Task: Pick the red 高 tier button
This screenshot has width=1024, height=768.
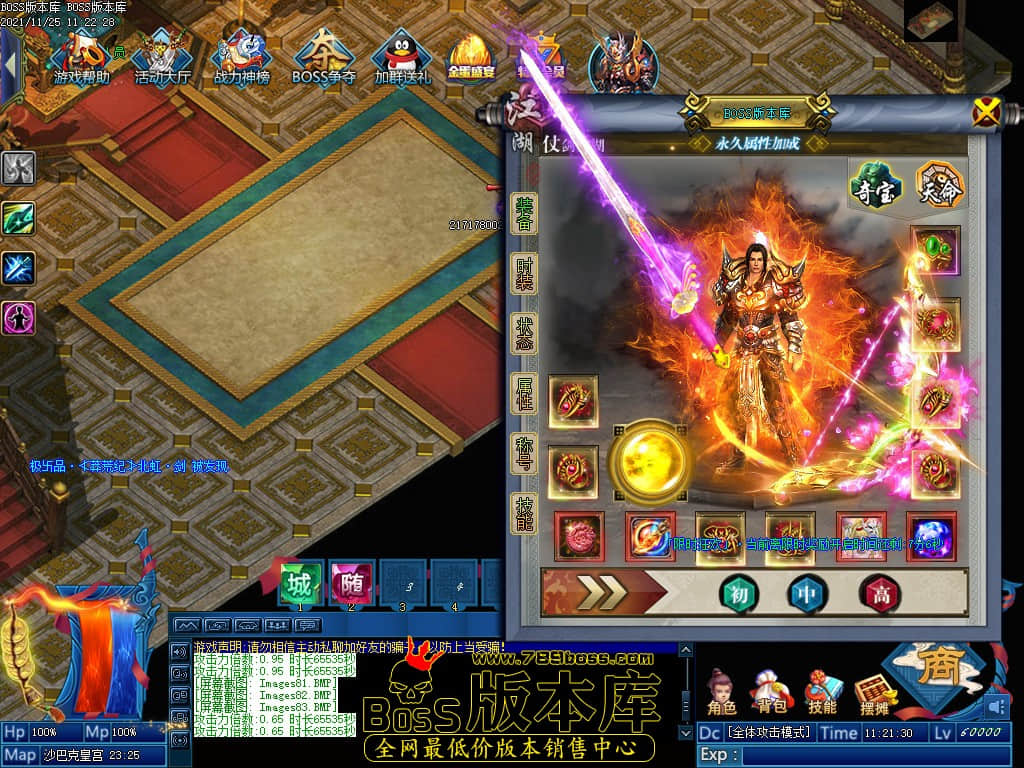Action: coord(881,594)
